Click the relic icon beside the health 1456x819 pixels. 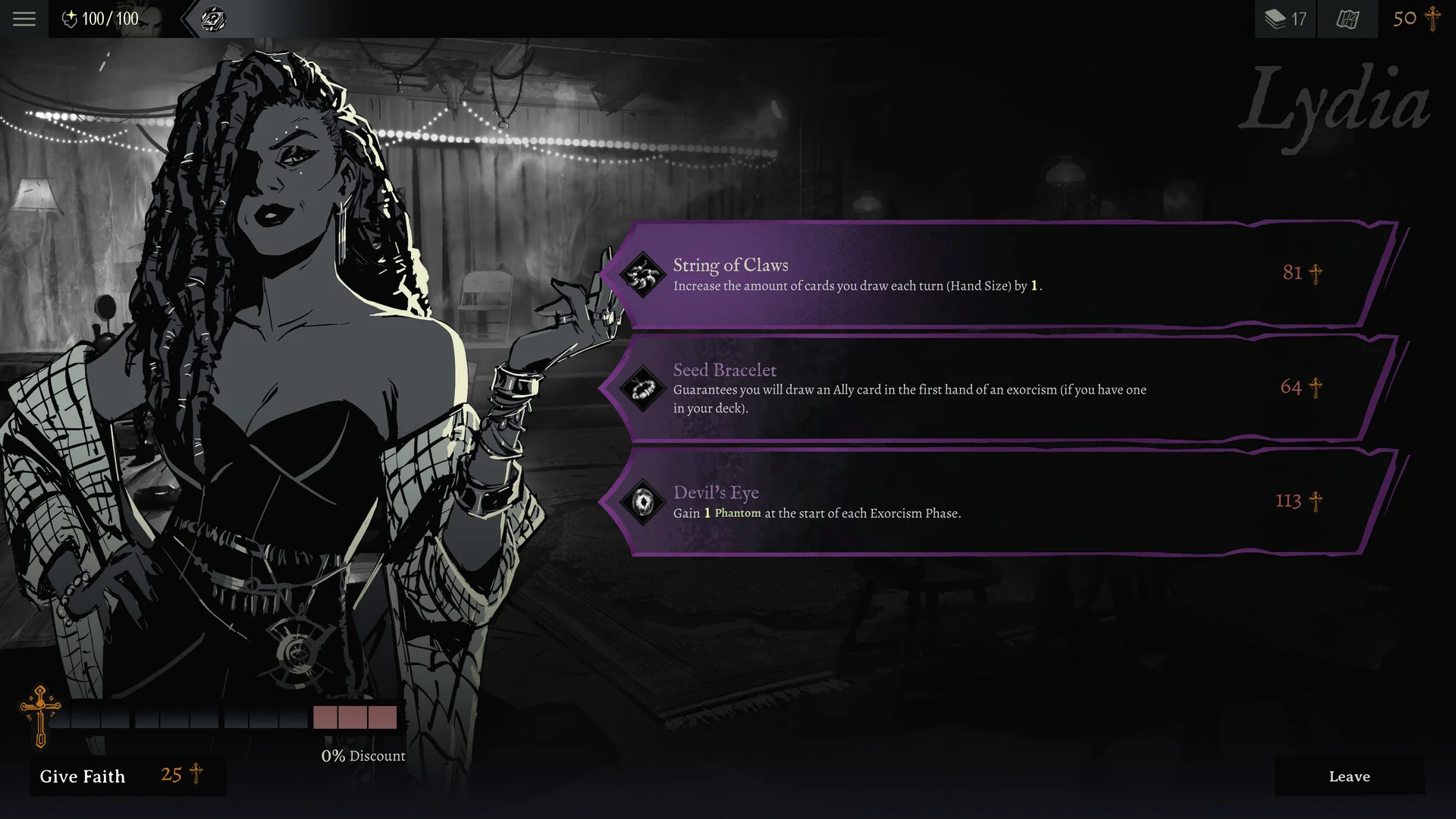pos(213,19)
